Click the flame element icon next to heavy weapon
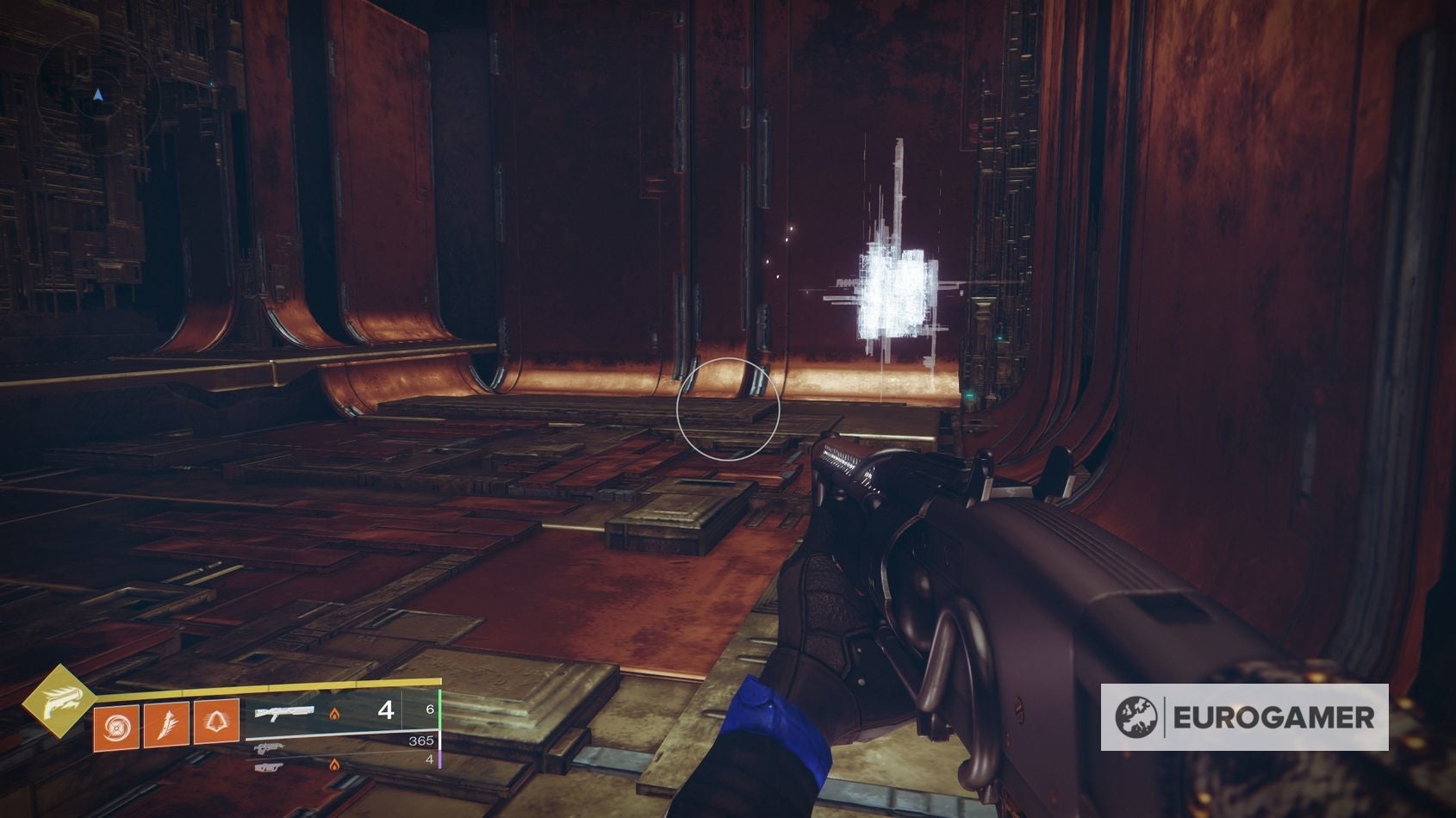This screenshot has width=1456, height=818. [x=335, y=765]
